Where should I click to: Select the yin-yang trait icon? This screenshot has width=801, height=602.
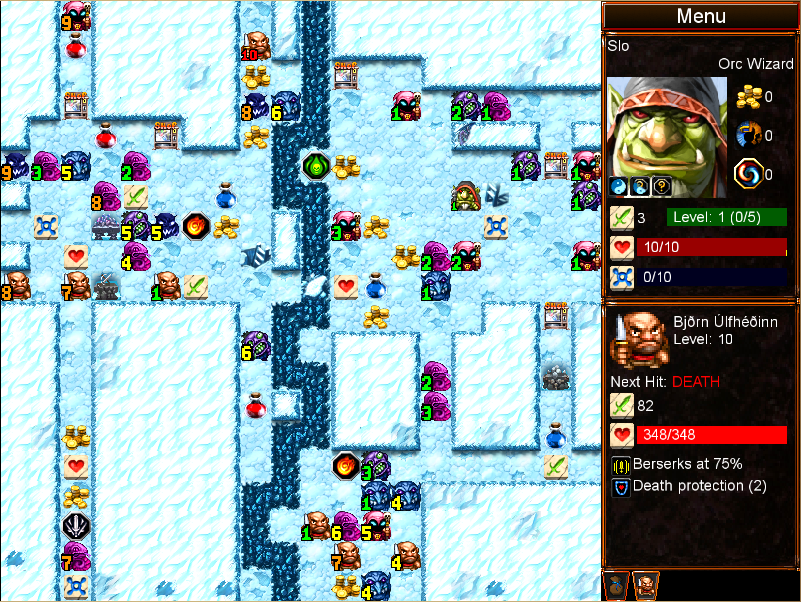[x=618, y=186]
